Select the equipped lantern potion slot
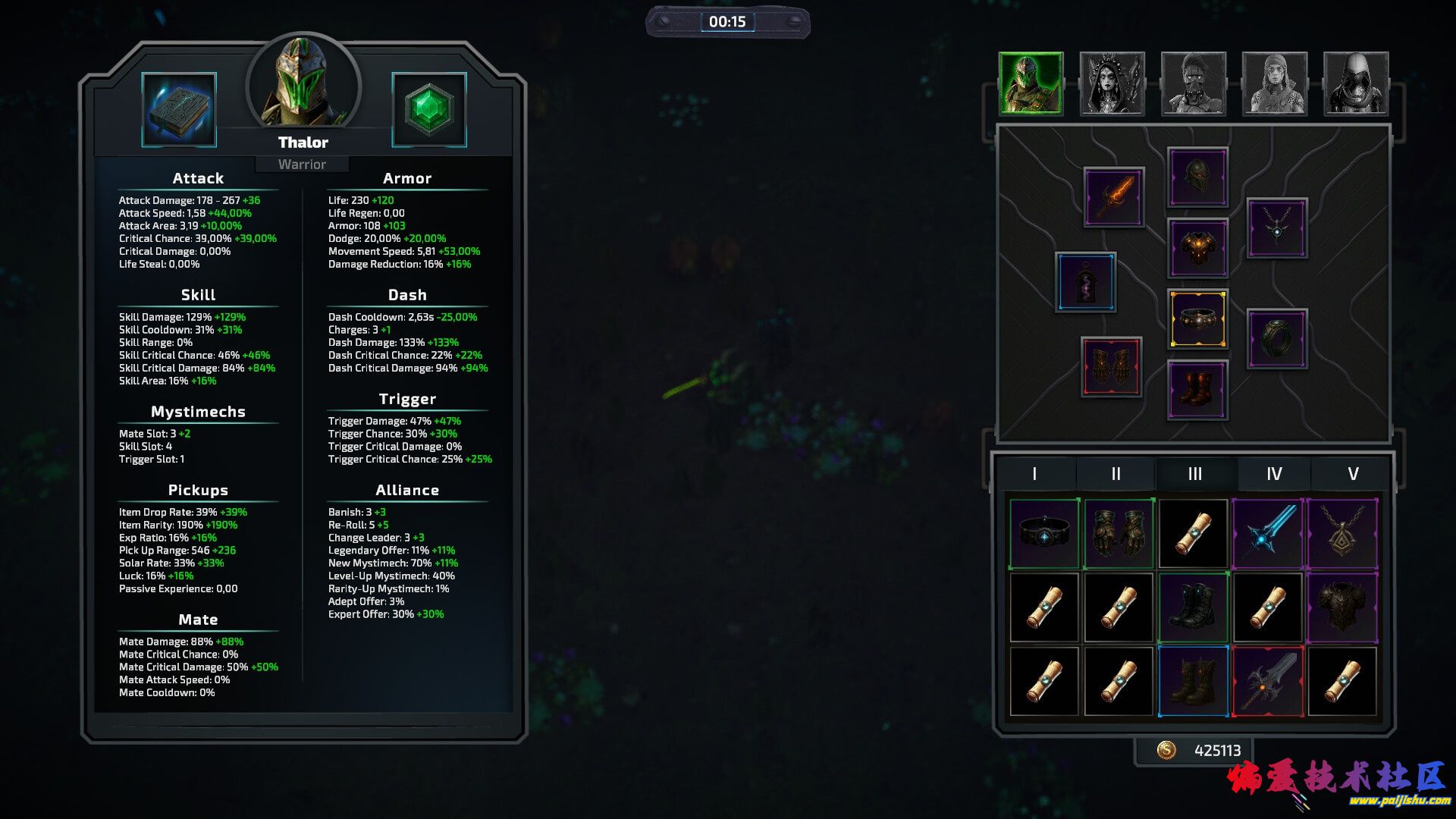 tap(1086, 282)
